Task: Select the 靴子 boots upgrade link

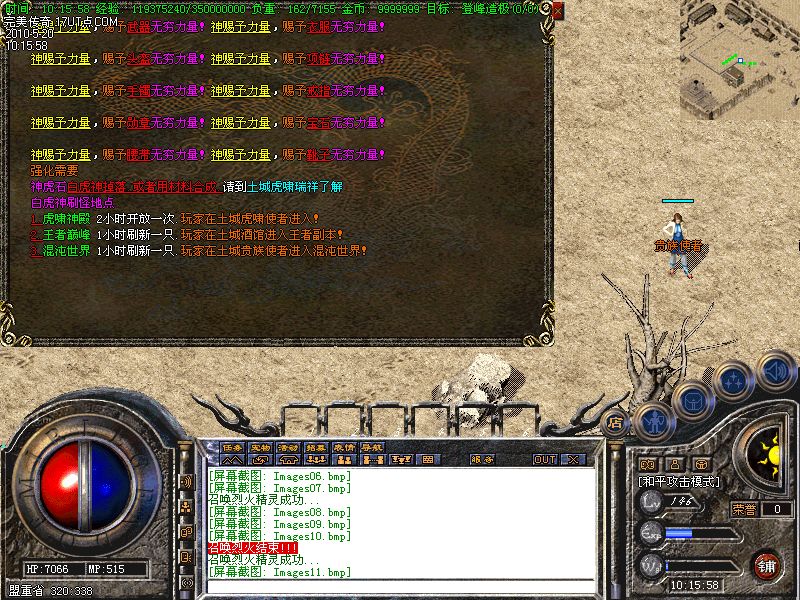Action: point(319,155)
